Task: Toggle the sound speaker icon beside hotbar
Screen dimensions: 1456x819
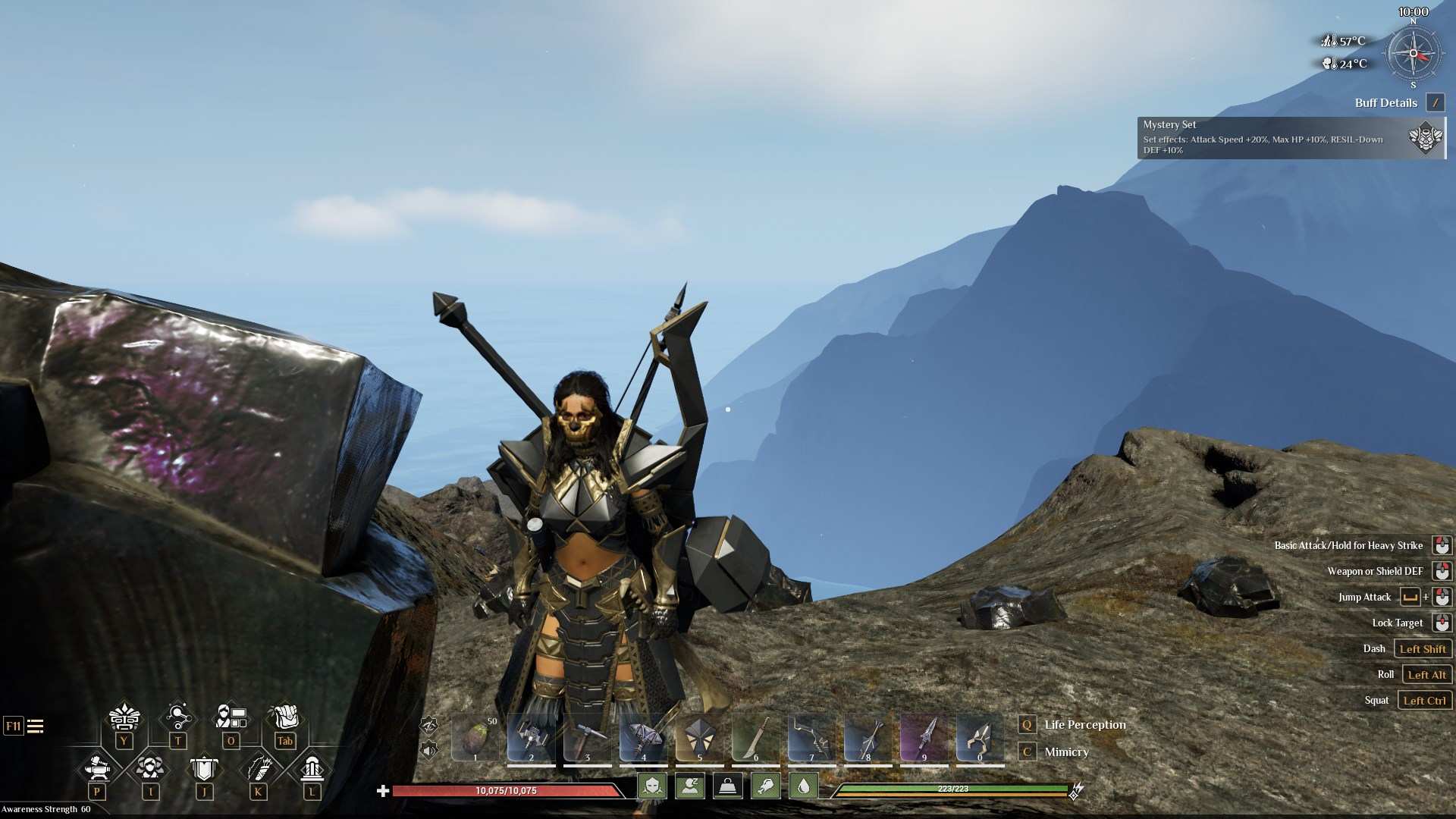Action: (429, 751)
